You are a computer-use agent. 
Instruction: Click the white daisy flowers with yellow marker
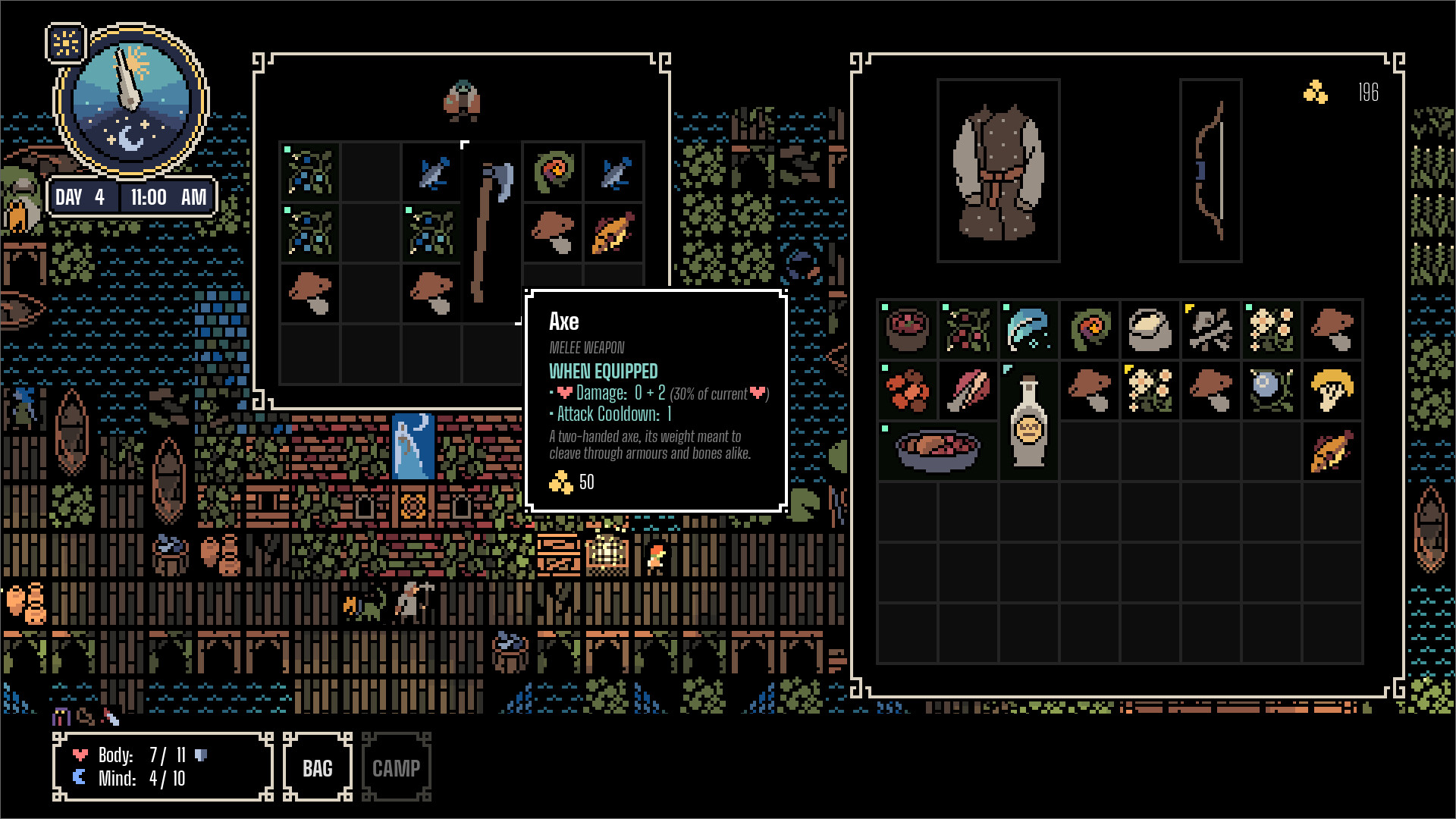coord(1150,391)
